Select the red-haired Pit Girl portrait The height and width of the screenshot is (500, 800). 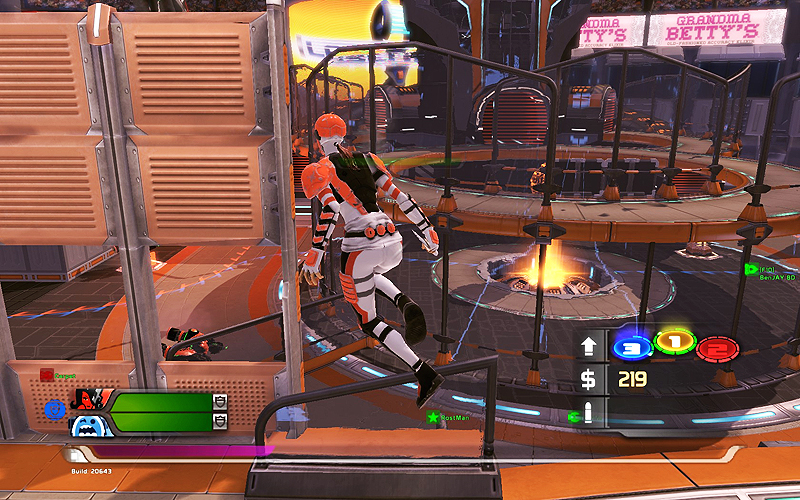[86, 404]
